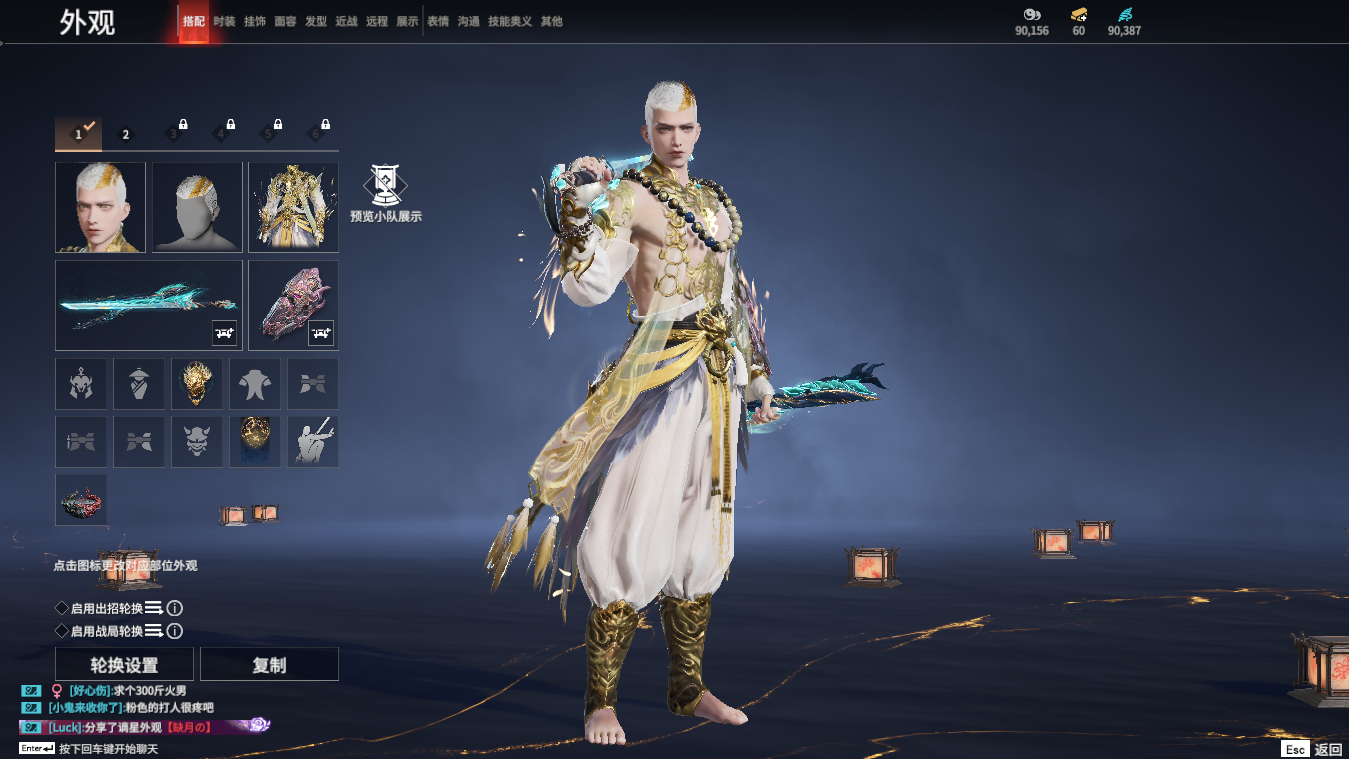The width and height of the screenshot is (1349, 759).
Task: Open 轮换设置 rotation settings
Action: click(x=125, y=665)
